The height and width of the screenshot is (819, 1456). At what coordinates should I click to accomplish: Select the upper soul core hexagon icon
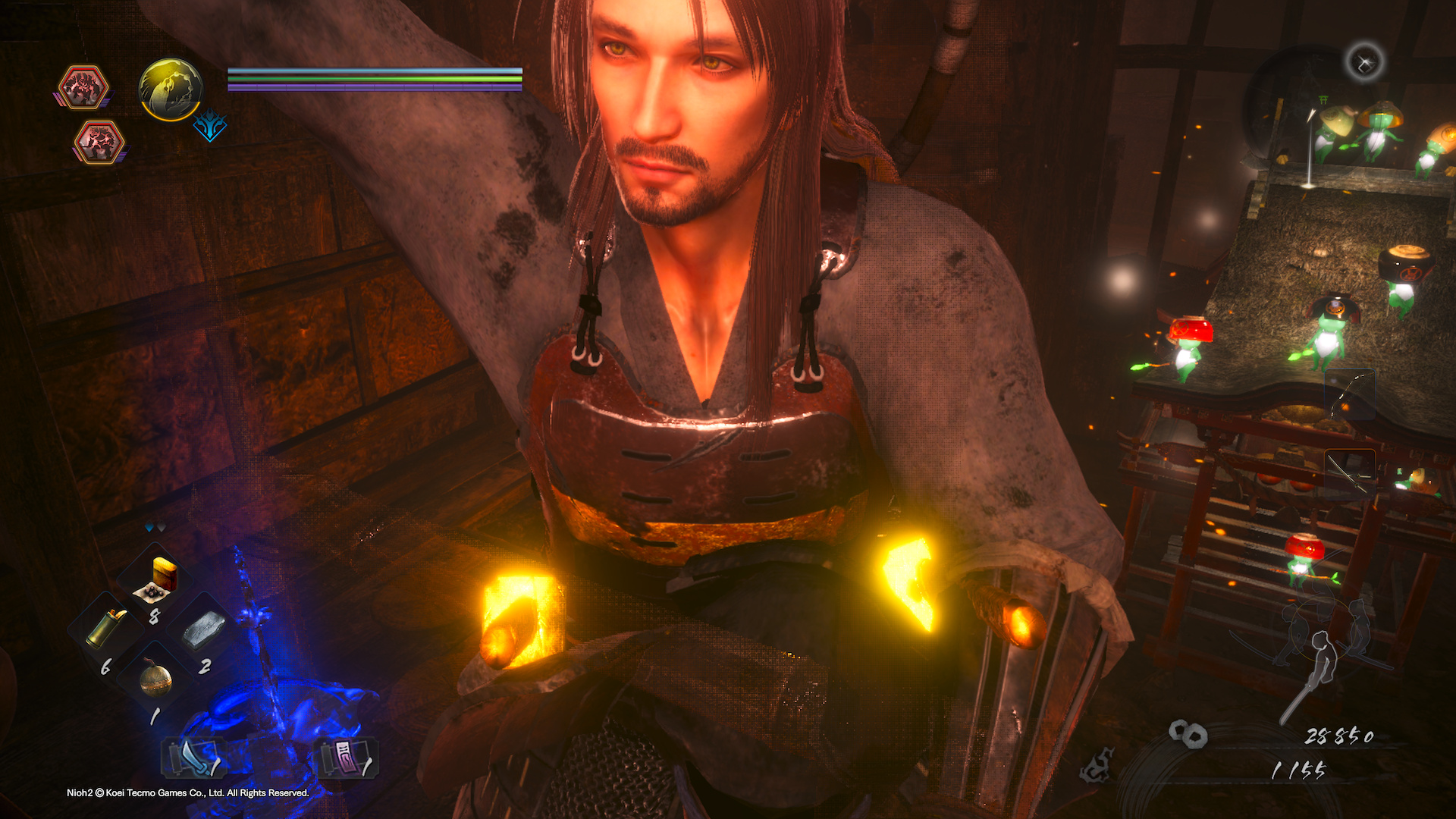coord(83,86)
